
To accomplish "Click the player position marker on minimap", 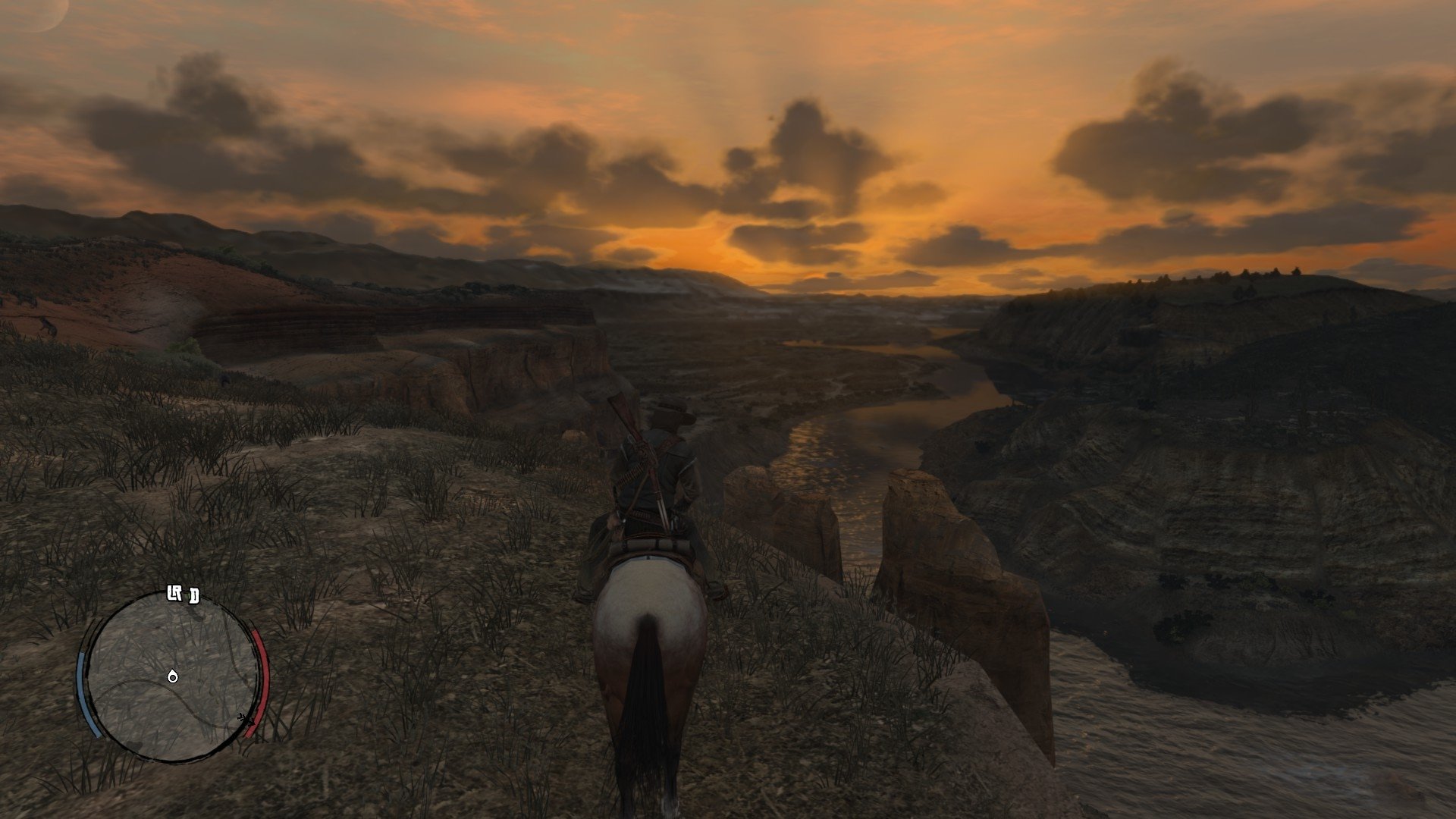I will [173, 676].
